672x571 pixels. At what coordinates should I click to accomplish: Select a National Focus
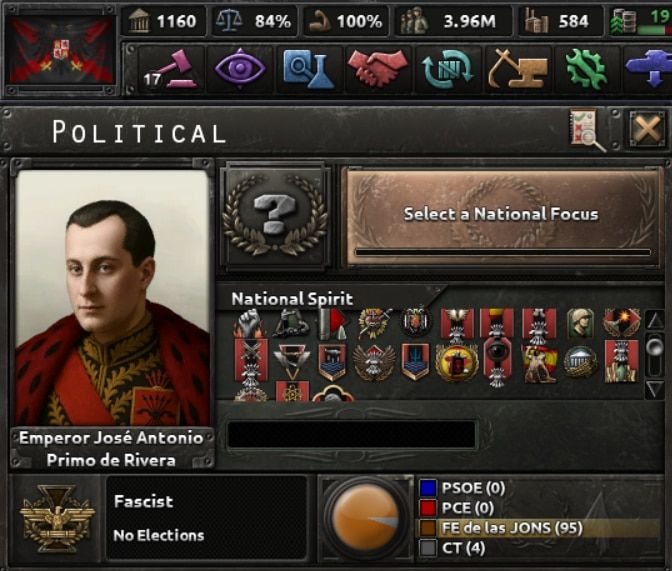pos(500,215)
